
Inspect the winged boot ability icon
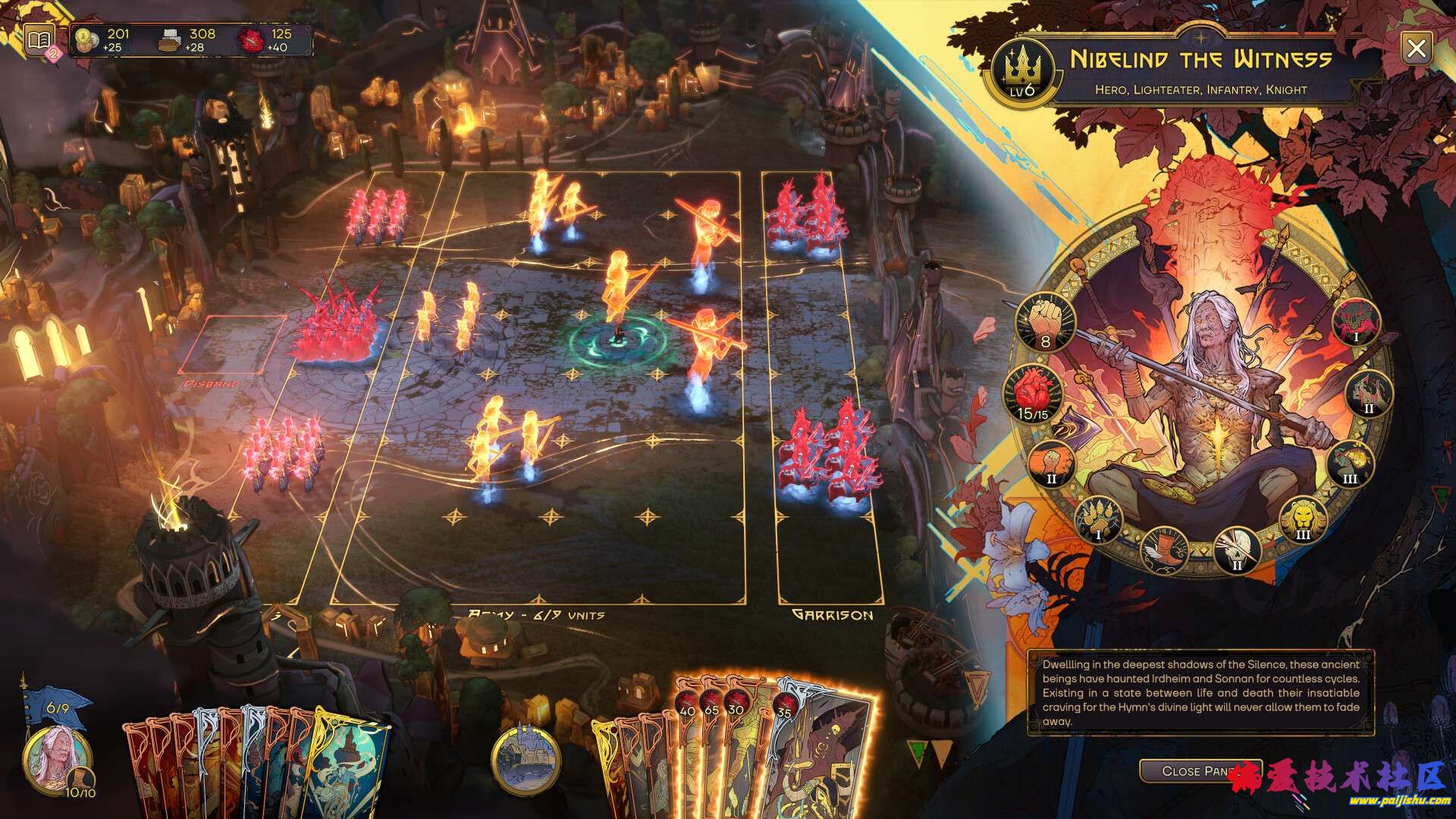tap(1162, 548)
